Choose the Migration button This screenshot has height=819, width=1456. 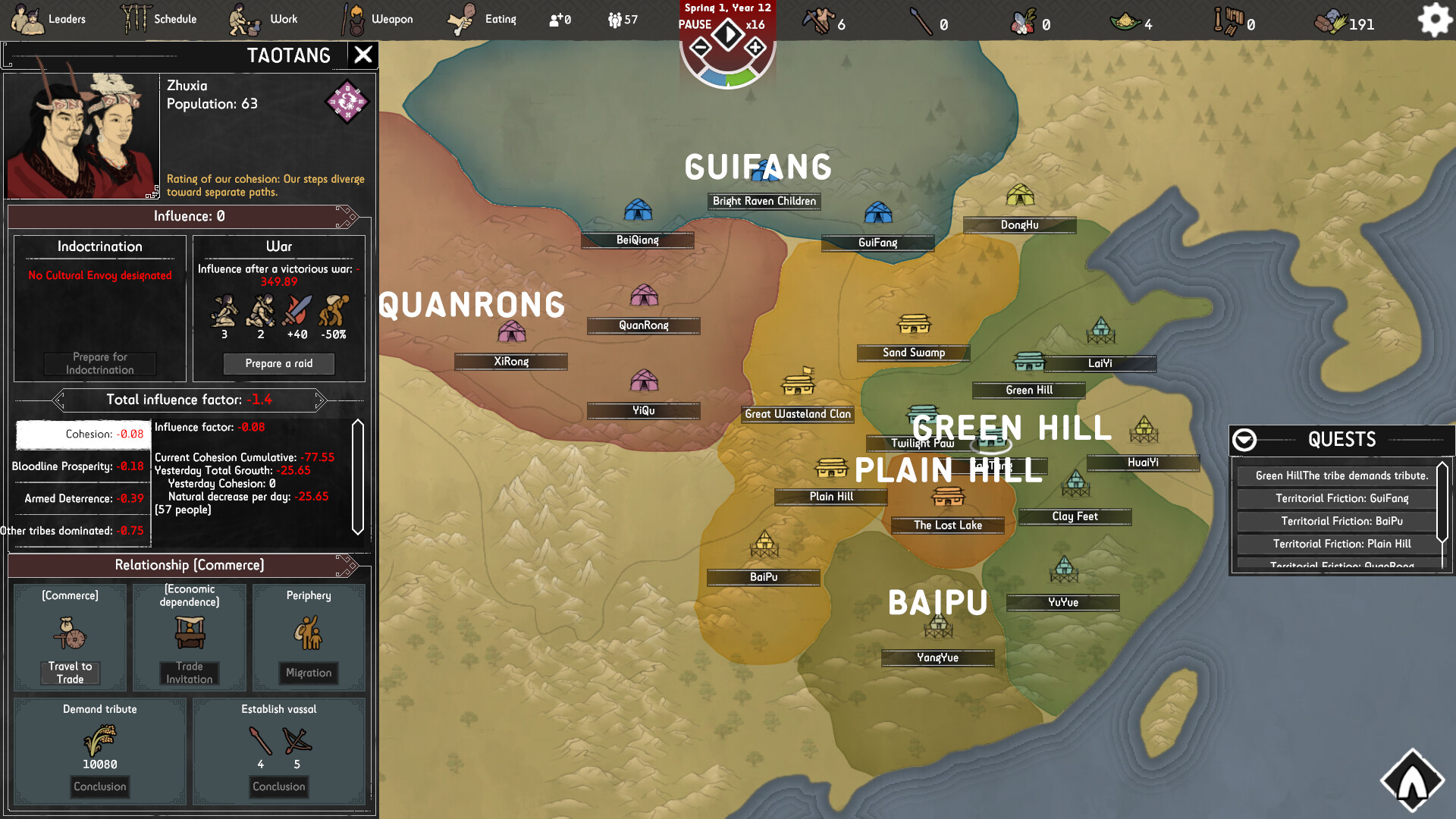pyautogui.click(x=309, y=673)
